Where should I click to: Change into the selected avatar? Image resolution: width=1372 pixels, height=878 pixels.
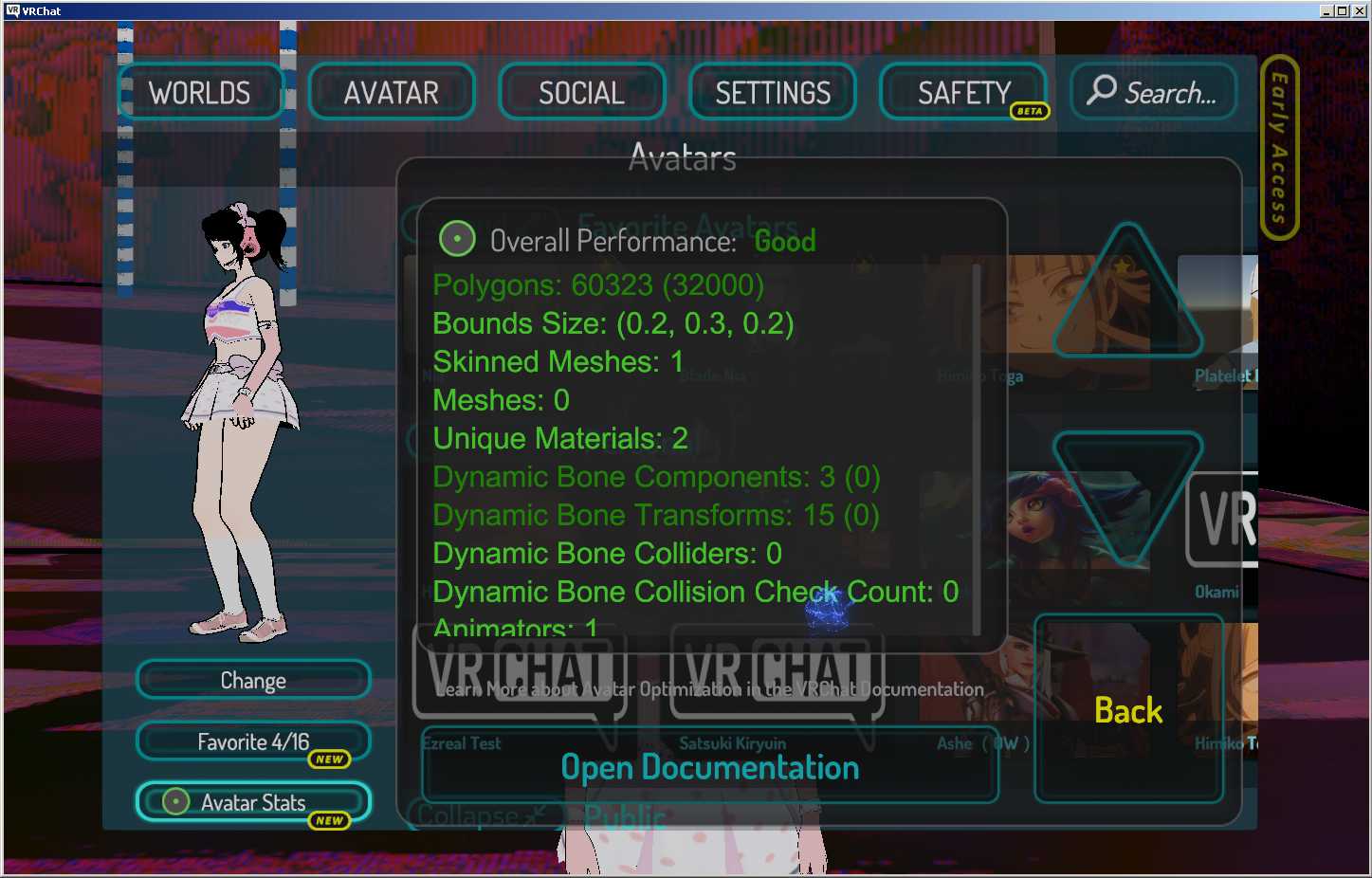253,680
